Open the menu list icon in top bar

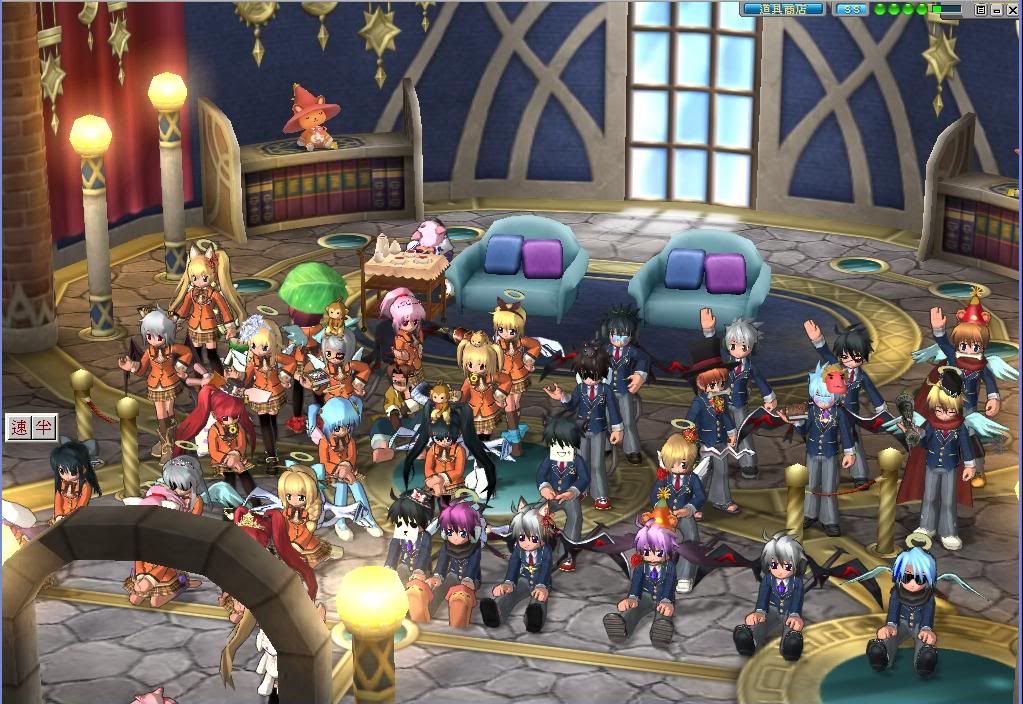coord(981,9)
